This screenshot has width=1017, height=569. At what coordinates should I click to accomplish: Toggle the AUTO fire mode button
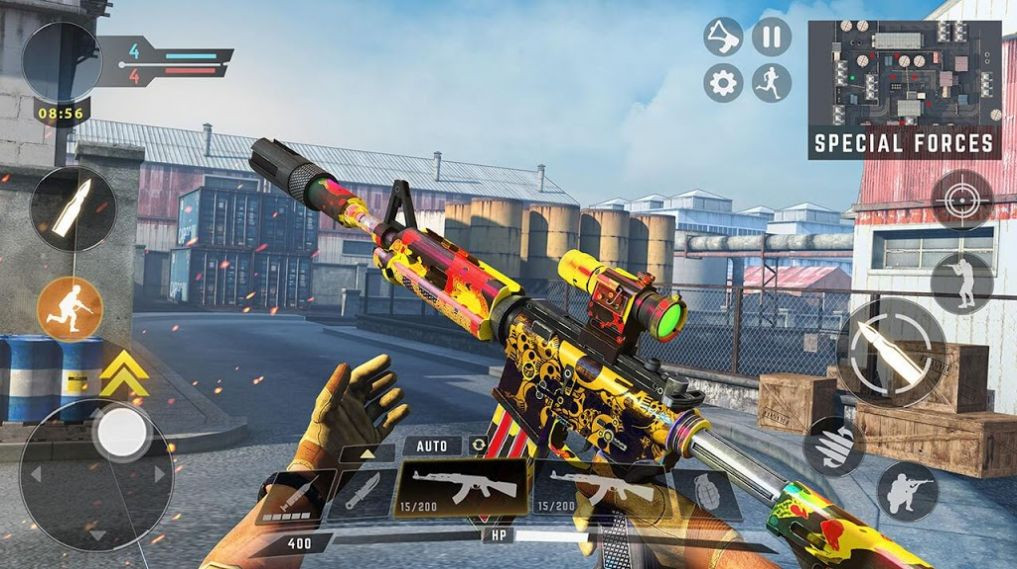pyautogui.click(x=433, y=445)
